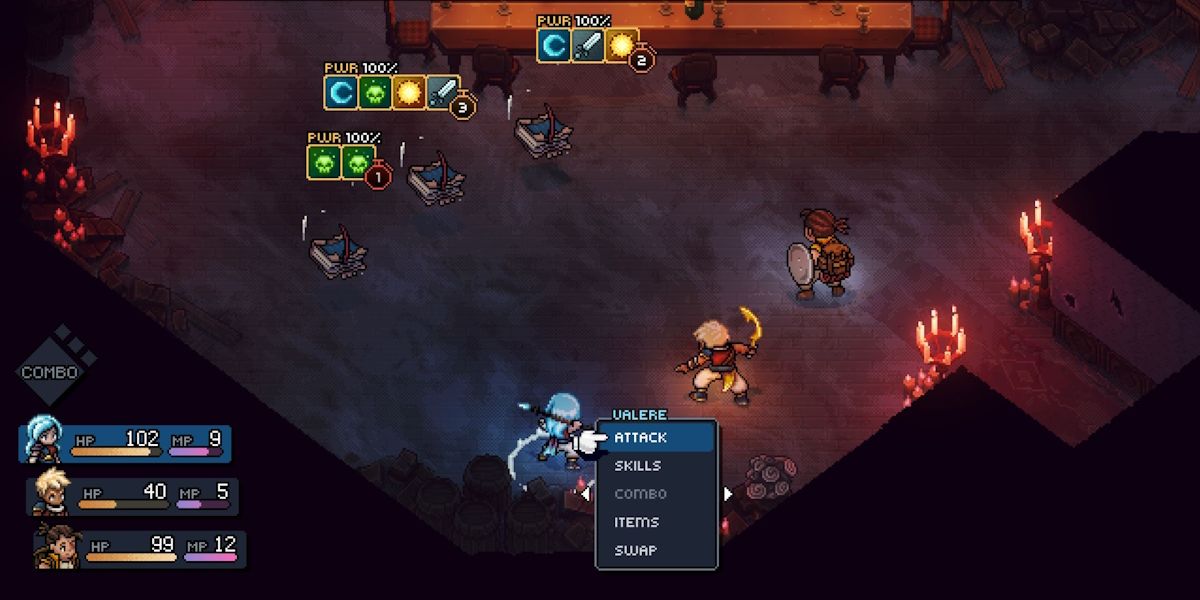Select Valere's portrait with 102 HP

coord(44,442)
